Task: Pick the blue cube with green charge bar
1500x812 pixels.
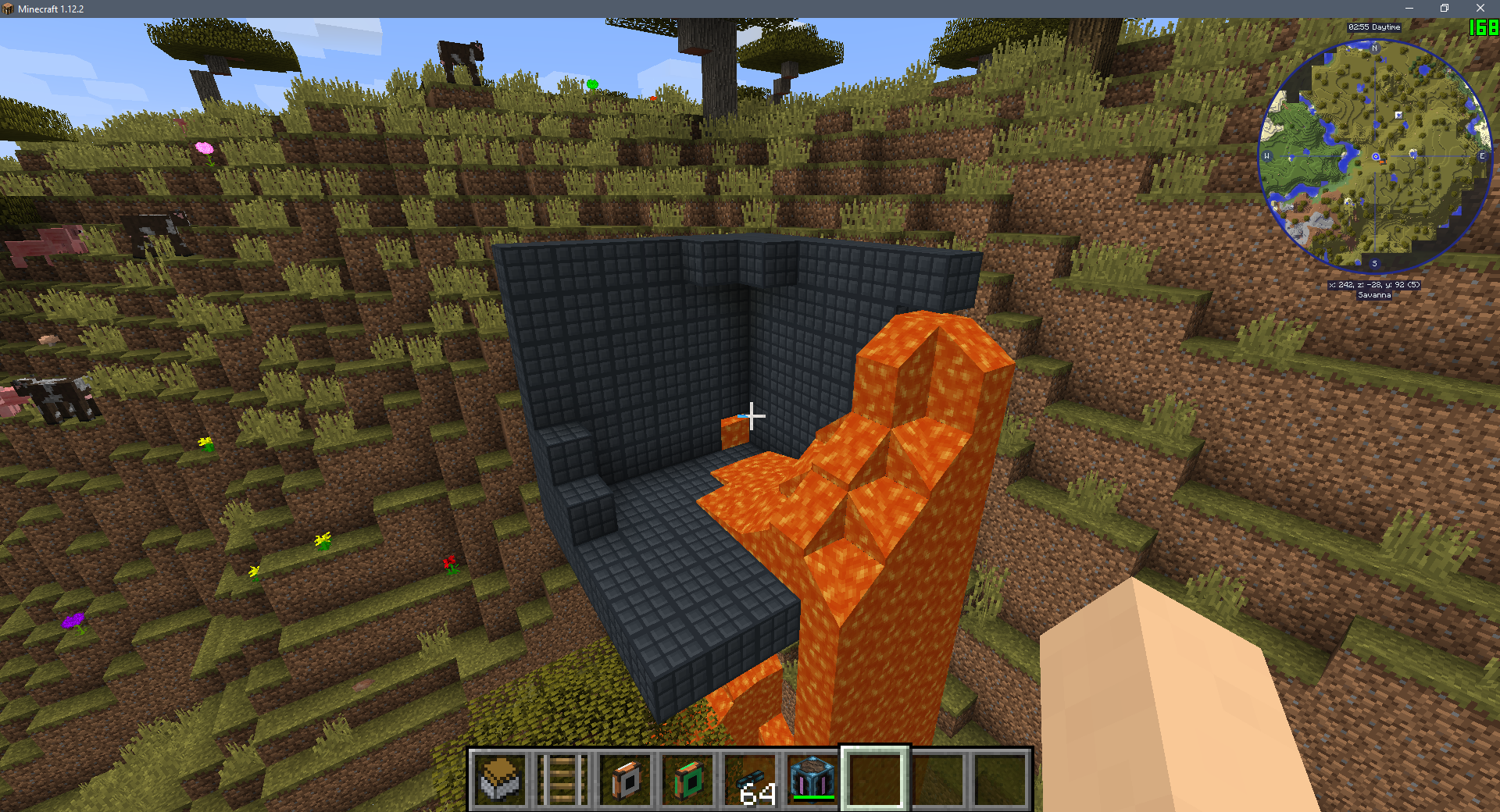Action: click(x=812, y=779)
